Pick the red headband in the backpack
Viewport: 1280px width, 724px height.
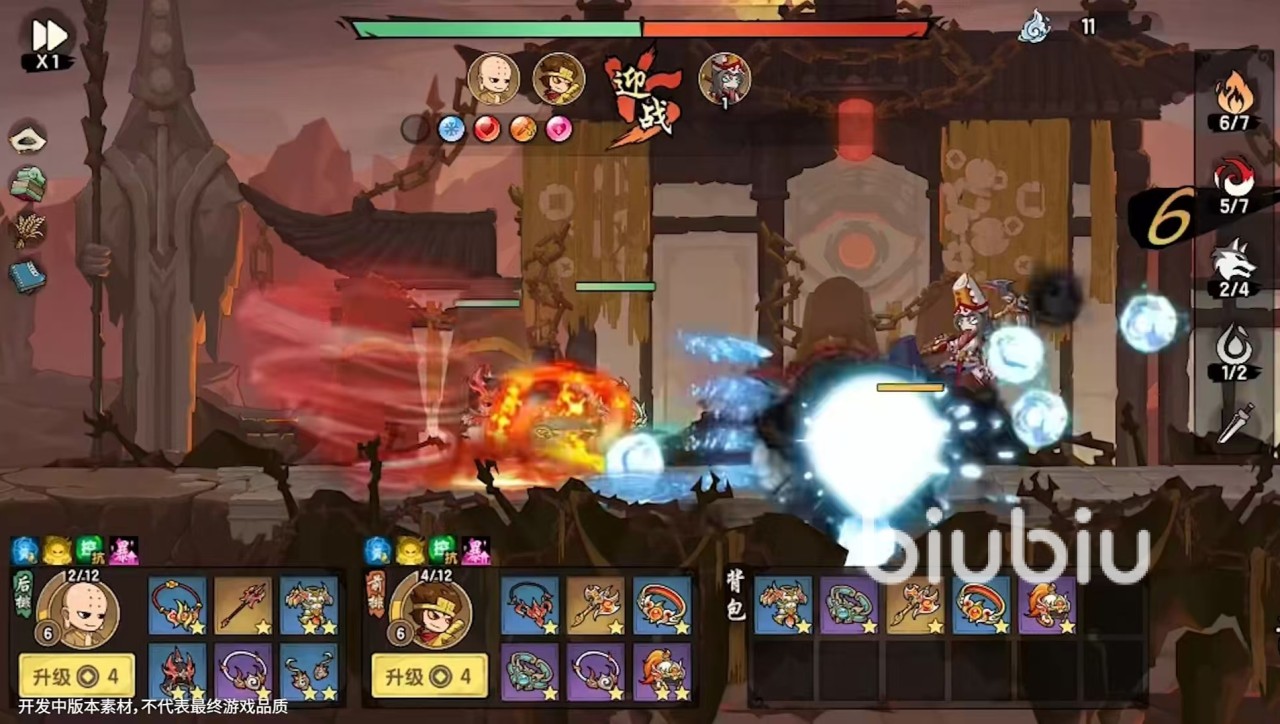coord(981,605)
